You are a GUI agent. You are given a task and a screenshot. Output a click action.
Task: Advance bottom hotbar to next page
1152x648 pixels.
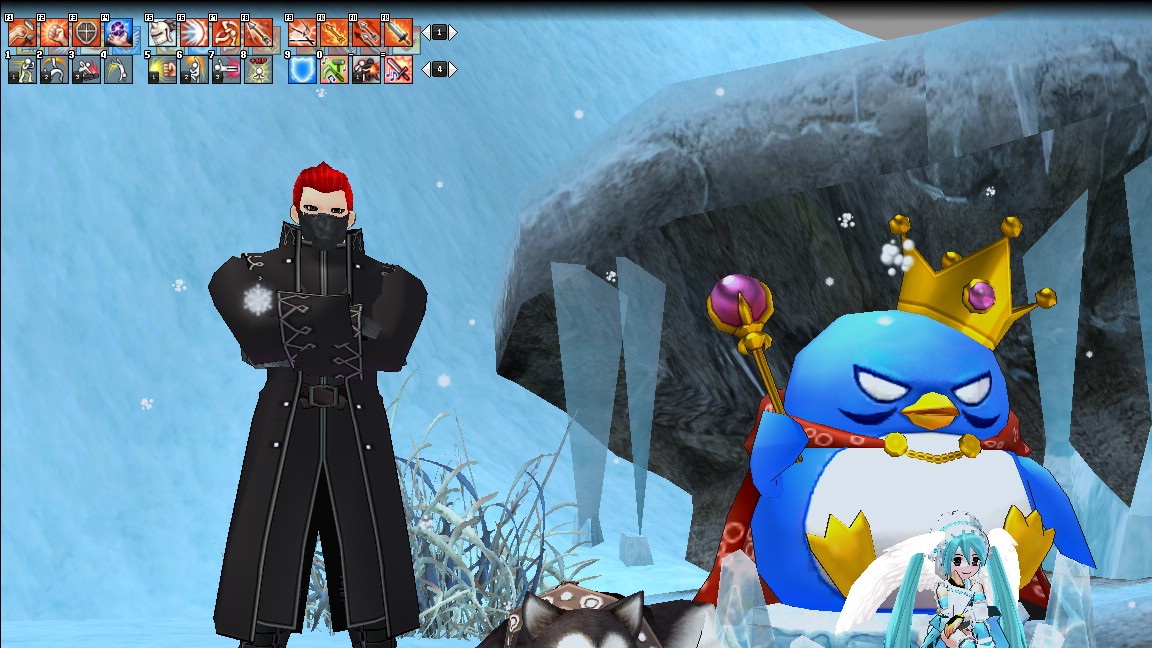coord(453,70)
